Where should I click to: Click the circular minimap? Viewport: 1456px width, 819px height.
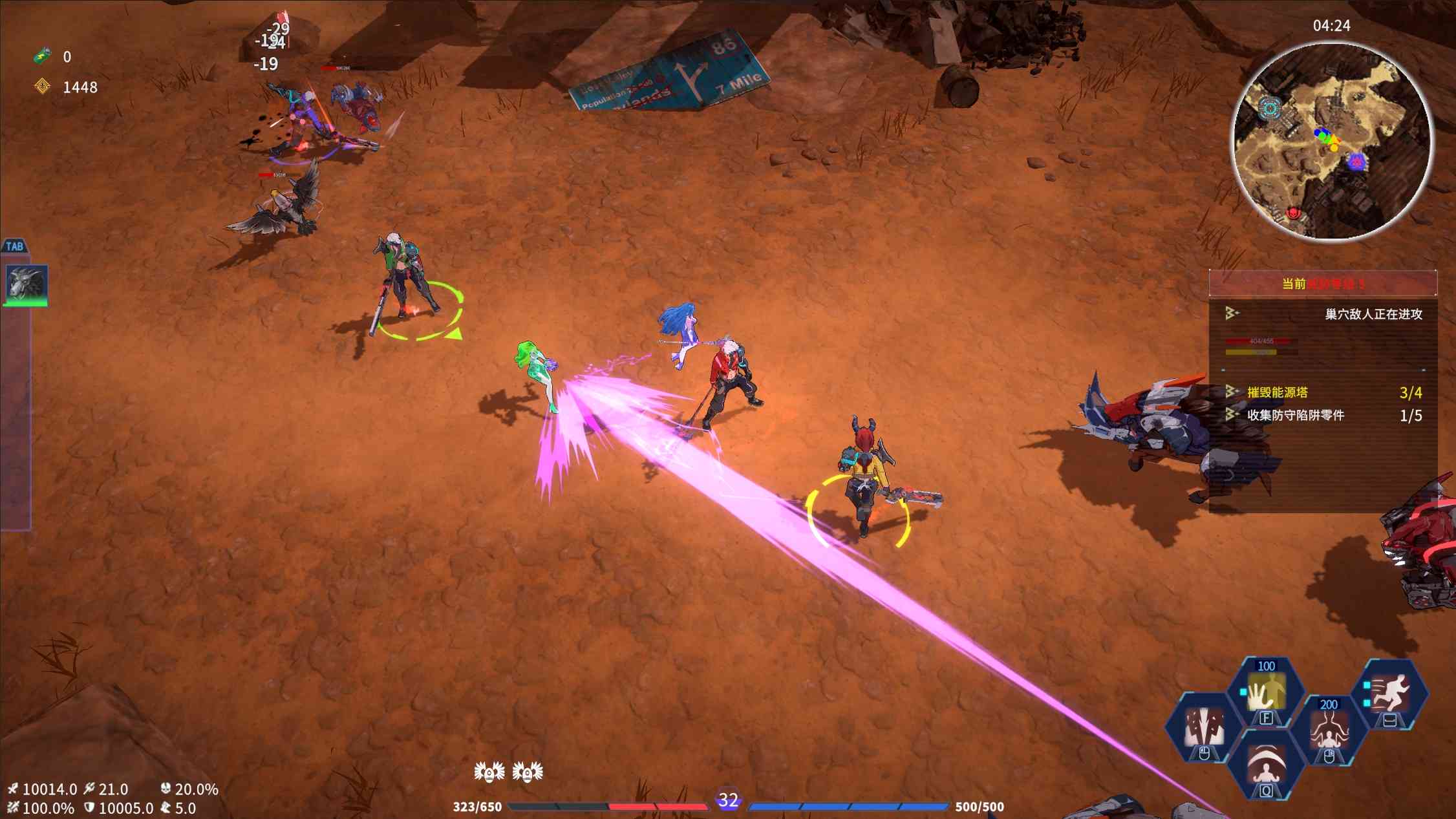(1332, 142)
